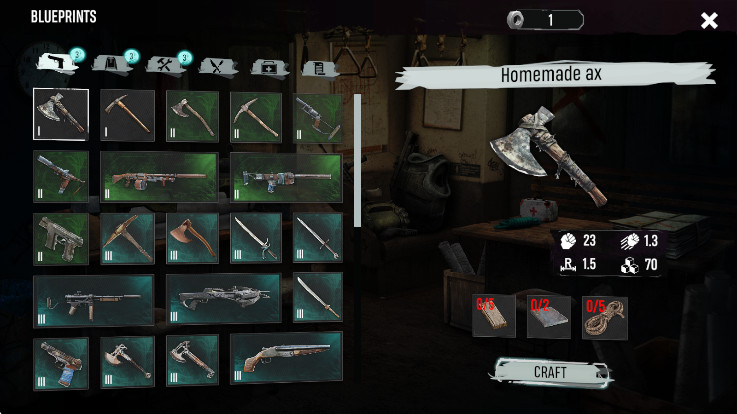The width and height of the screenshot is (737, 414).
Task: Click the rope ingredient slot
Action: pos(604,316)
